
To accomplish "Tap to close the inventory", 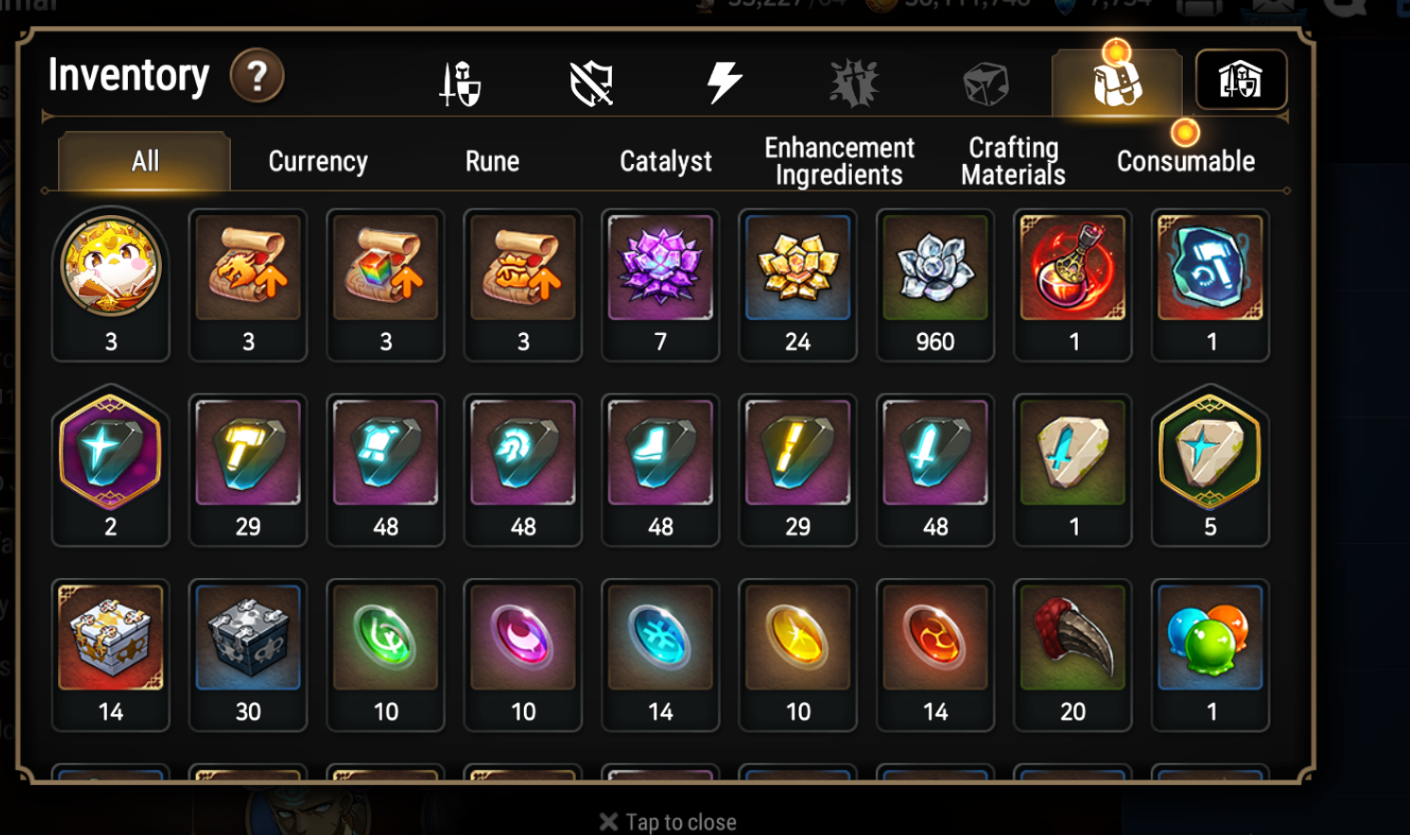I will click(x=668, y=822).
